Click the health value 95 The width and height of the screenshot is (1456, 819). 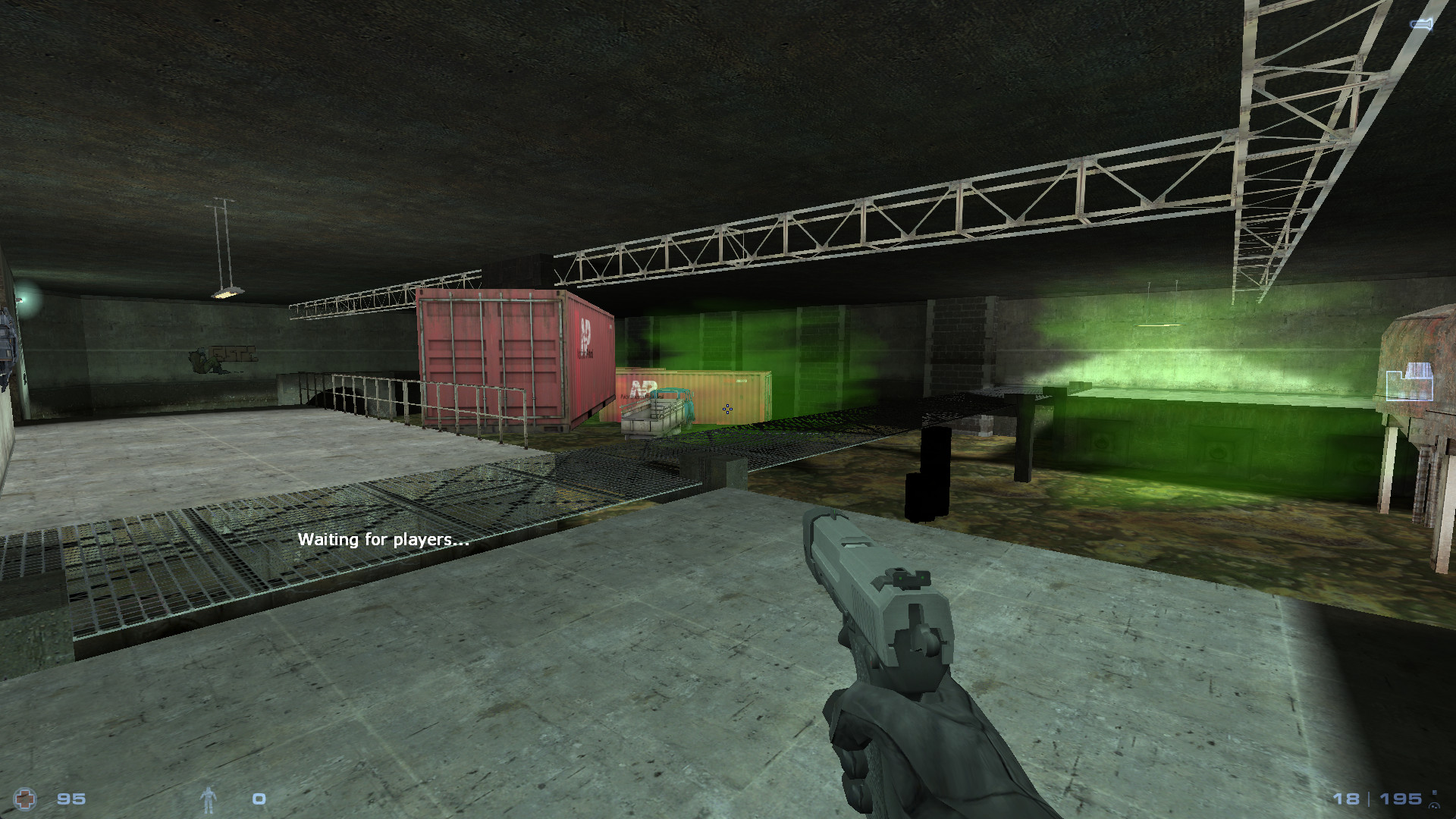pos(73,798)
